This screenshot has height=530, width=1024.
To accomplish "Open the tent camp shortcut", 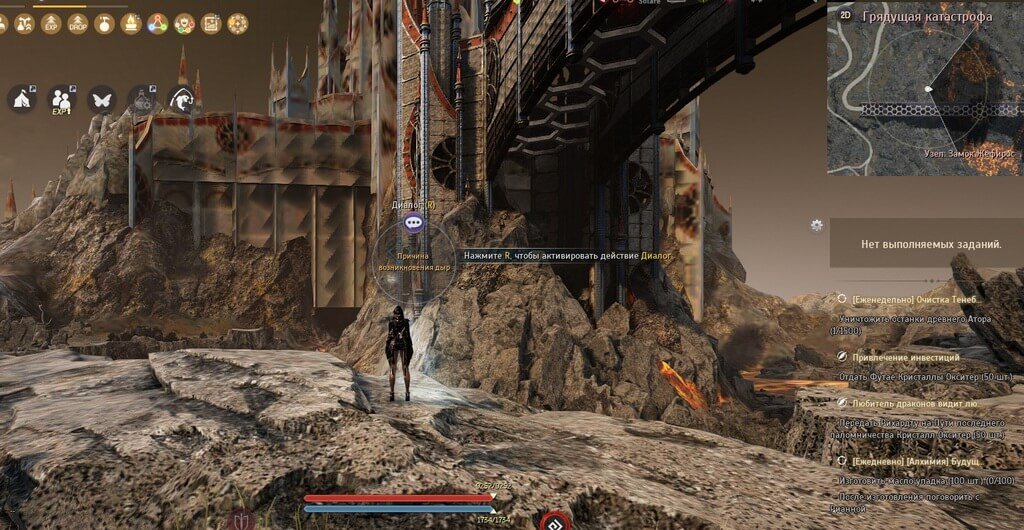I will pyautogui.click(x=21, y=98).
